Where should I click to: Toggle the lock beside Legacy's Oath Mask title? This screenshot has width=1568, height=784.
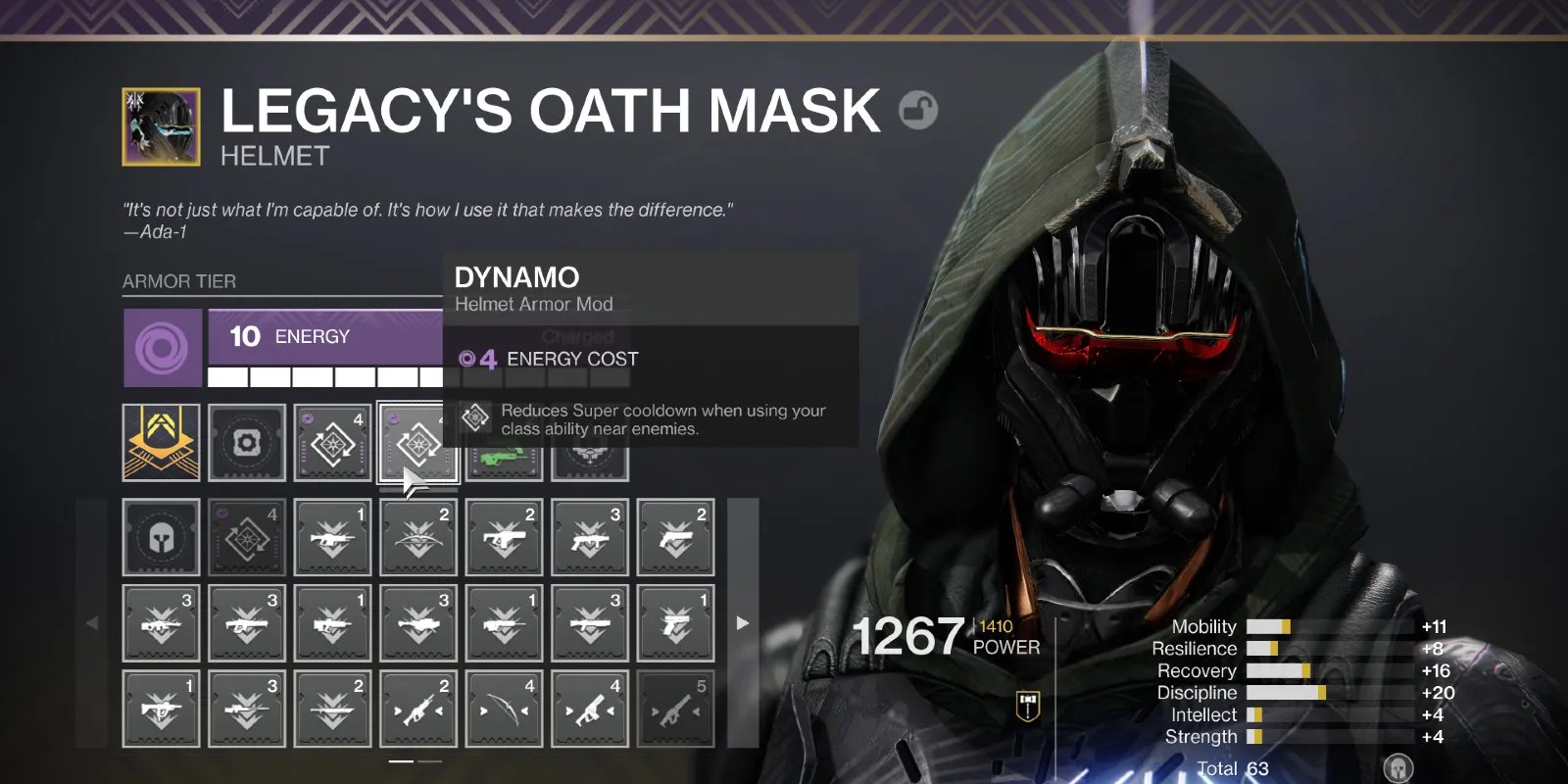[918, 110]
